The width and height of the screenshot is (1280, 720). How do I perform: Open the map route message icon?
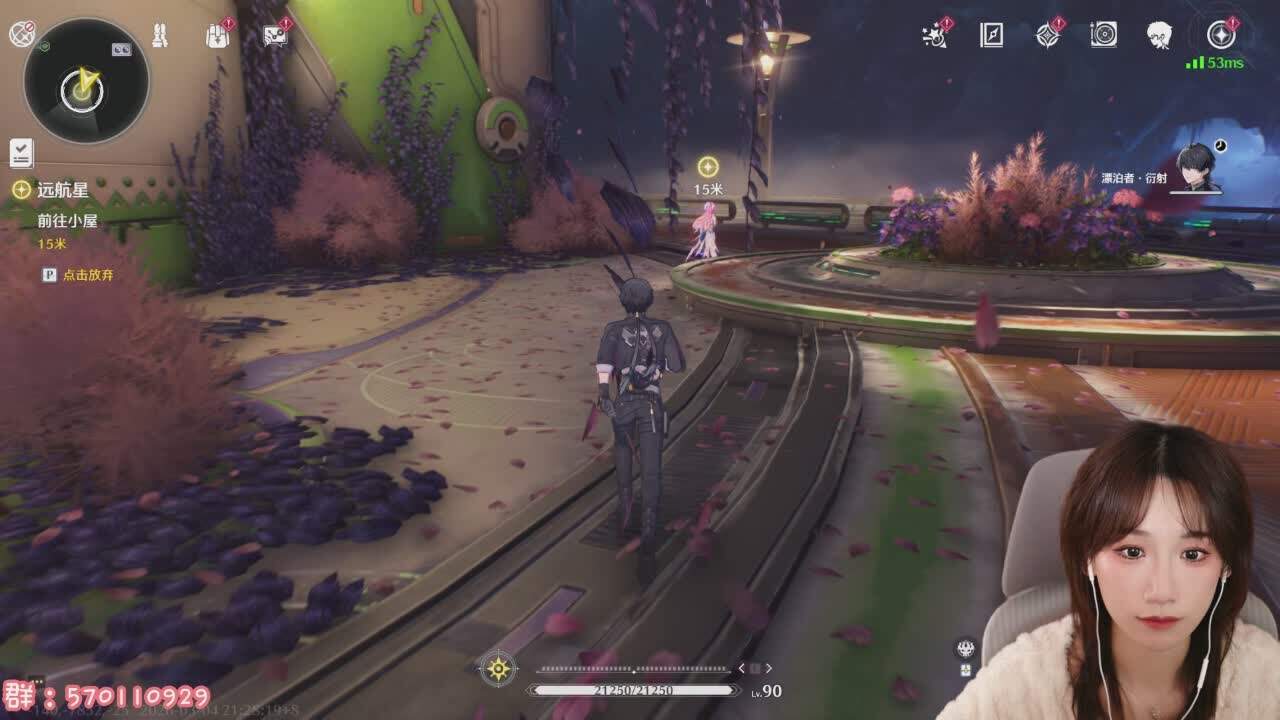pyautogui.click(x=275, y=36)
